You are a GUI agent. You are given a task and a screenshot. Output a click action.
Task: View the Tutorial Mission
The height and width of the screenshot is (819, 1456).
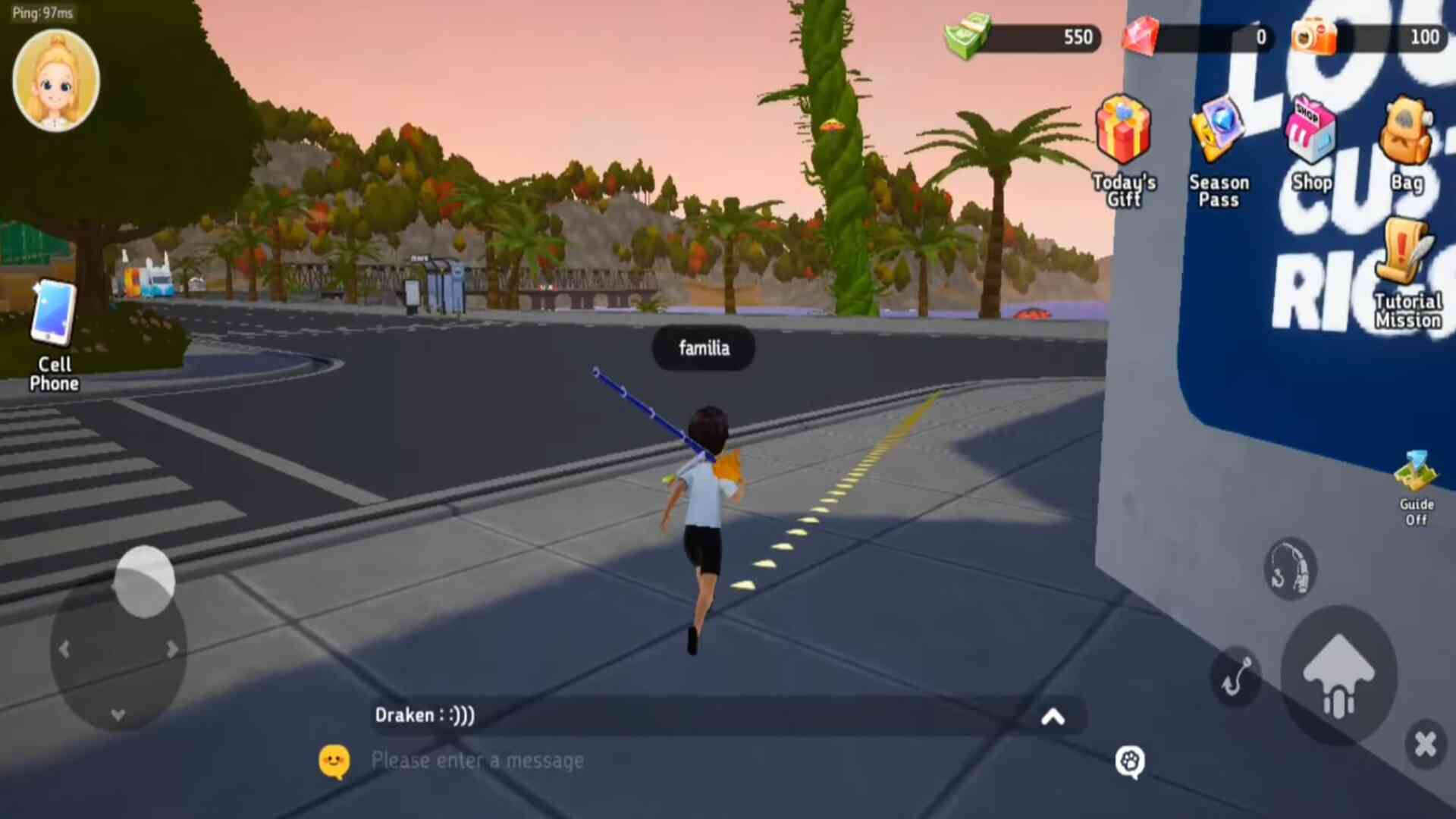tap(1407, 274)
